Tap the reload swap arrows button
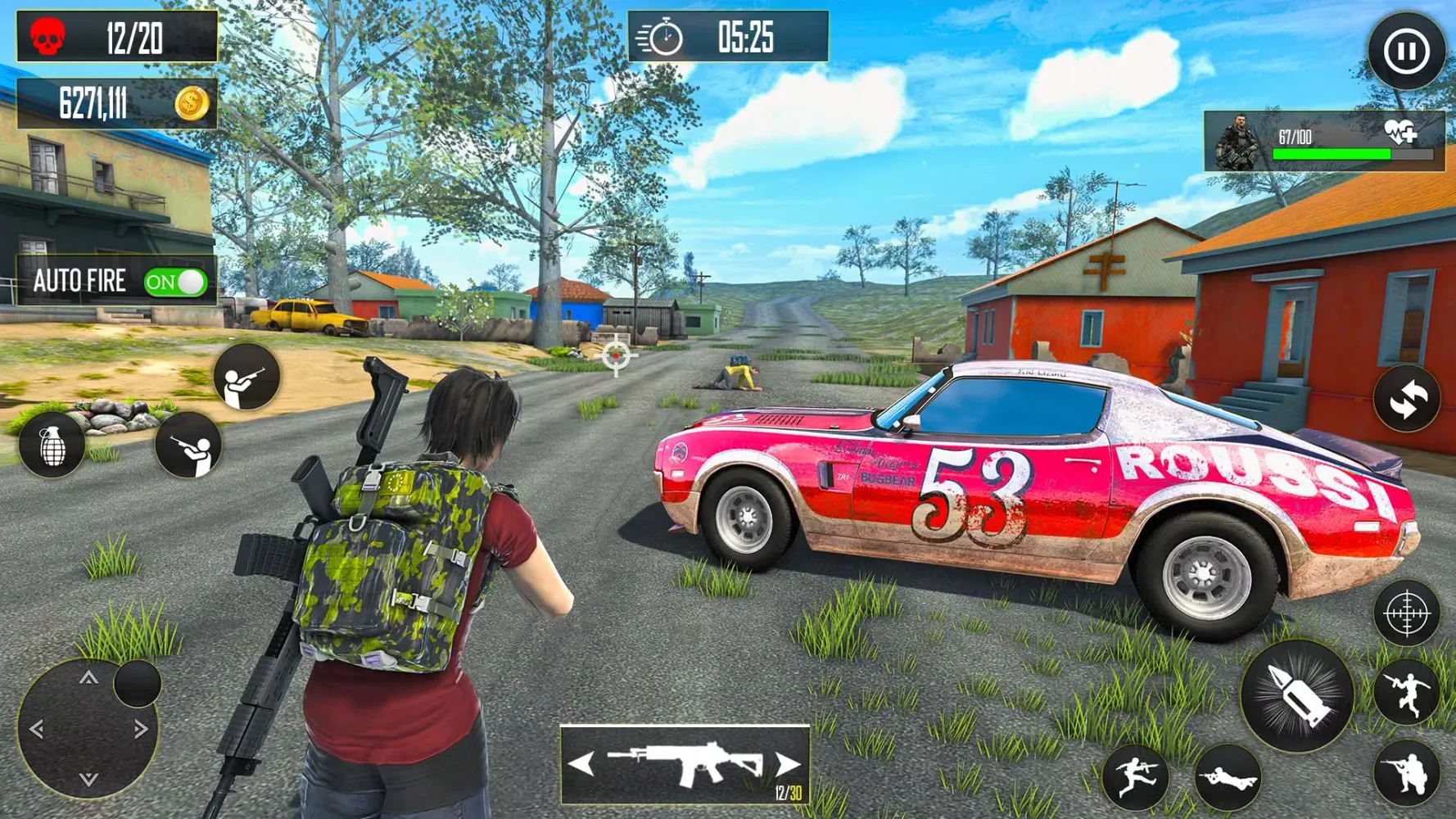 1406,400
